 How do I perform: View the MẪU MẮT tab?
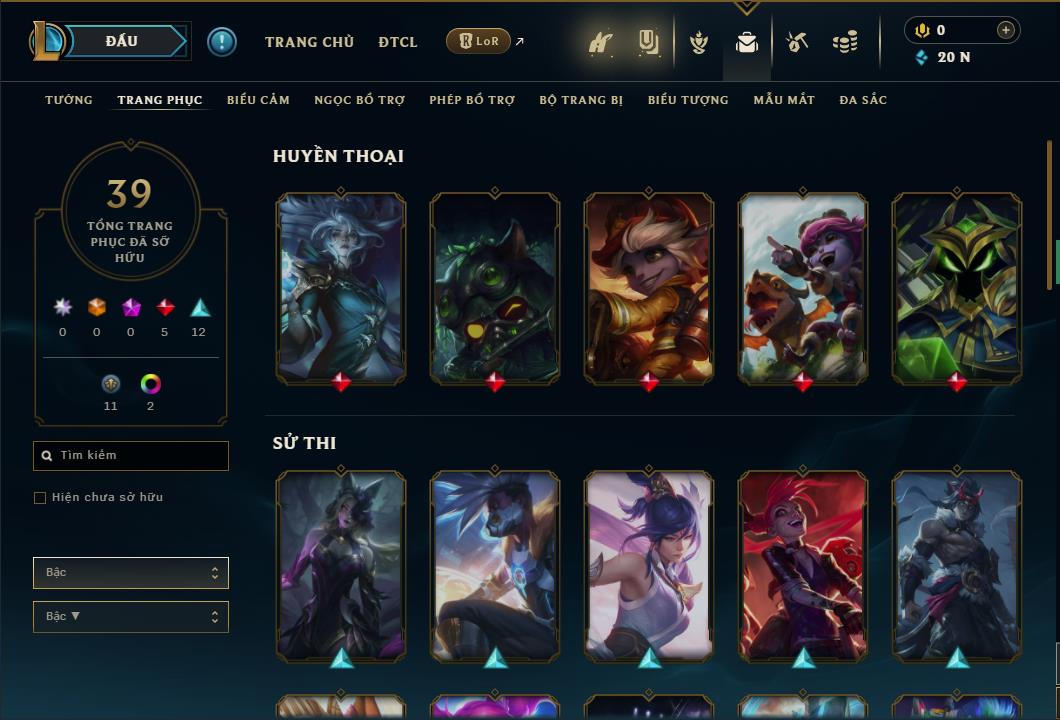[x=784, y=100]
